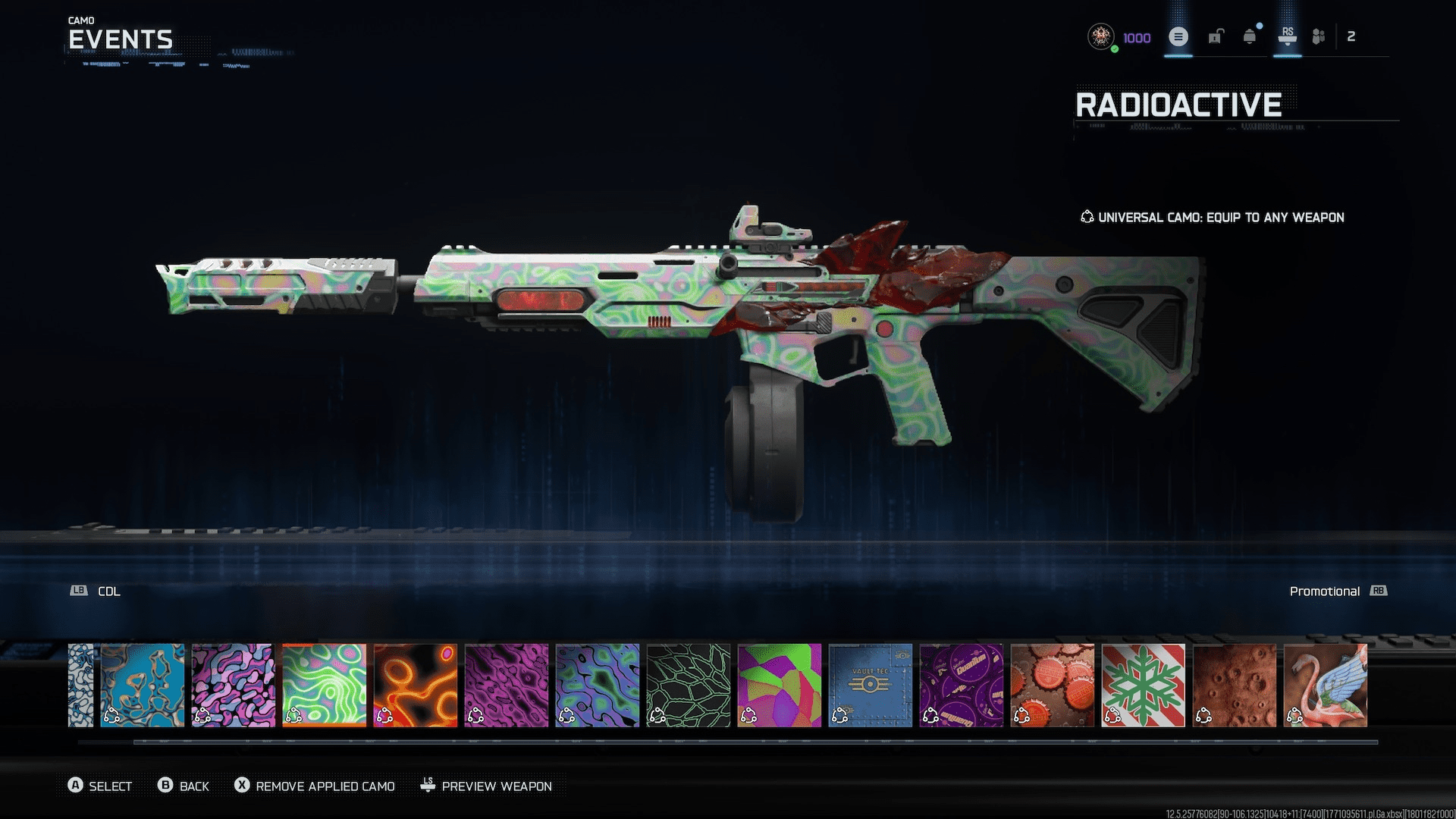This screenshot has height=819, width=1456.
Task: Open the player profile emblem
Action: pyautogui.click(x=1100, y=36)
